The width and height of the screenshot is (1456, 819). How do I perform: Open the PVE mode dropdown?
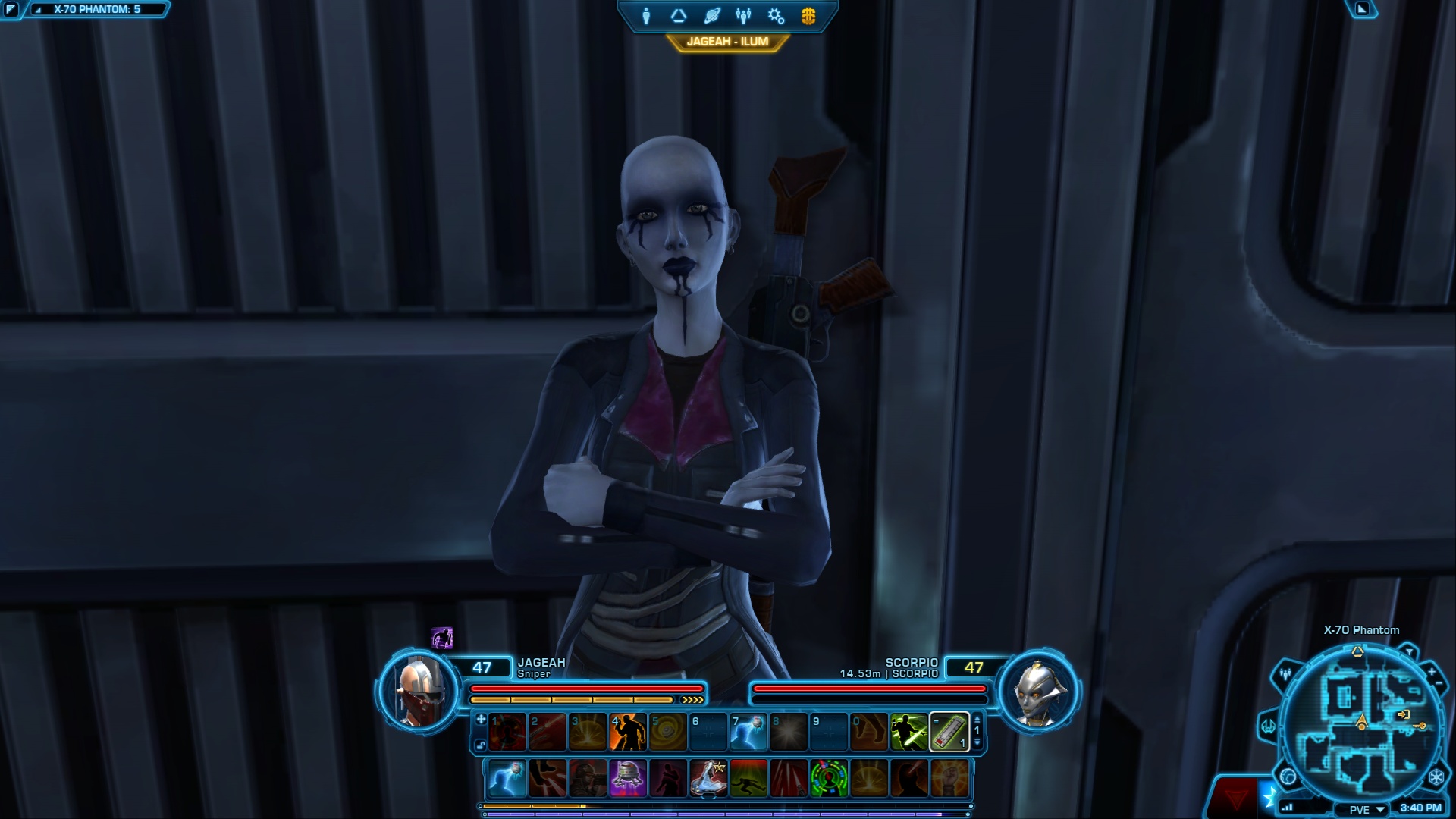tap(1366, 809)
